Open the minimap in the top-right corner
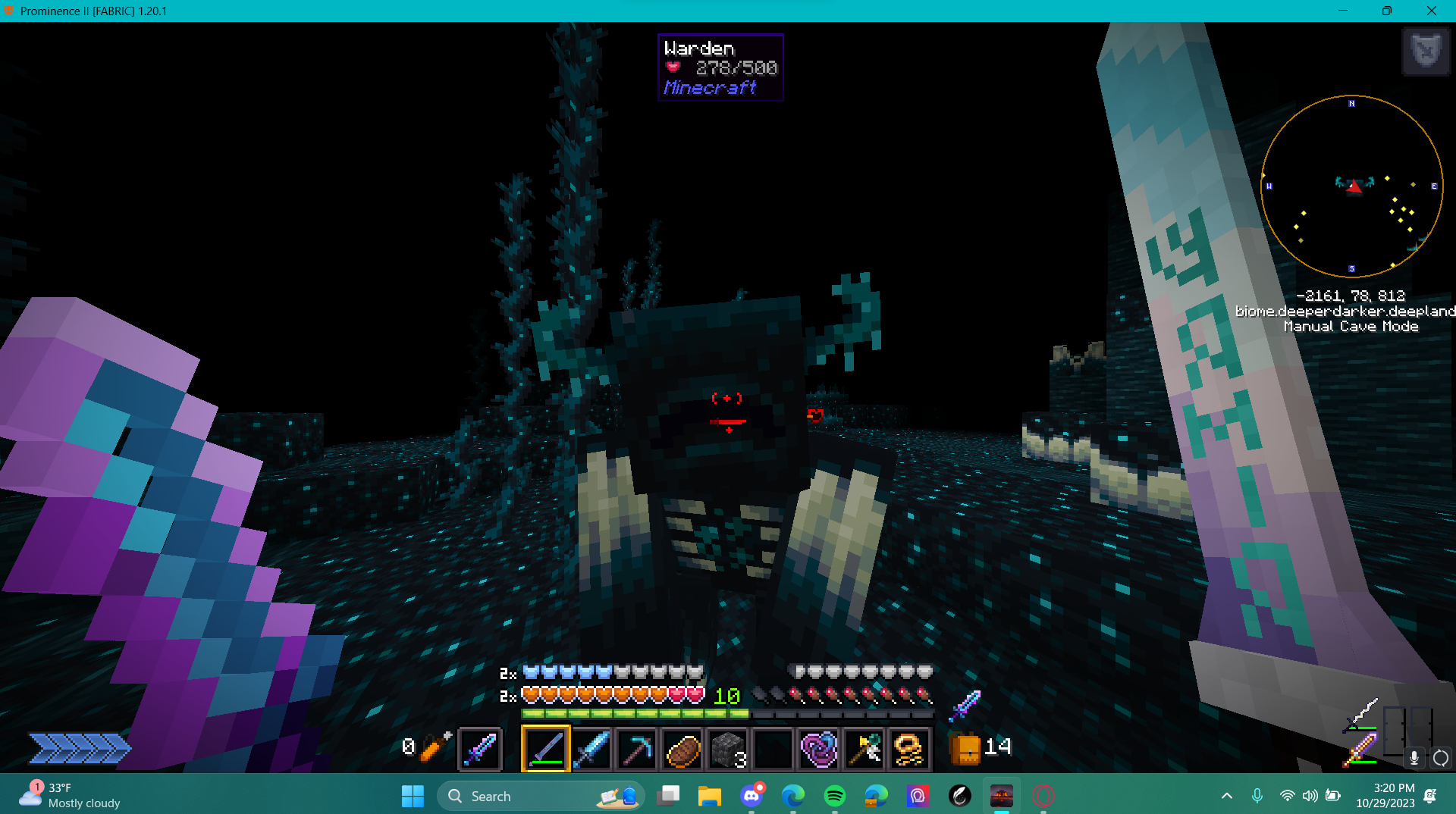This screenshot has height=814, width=1456. tap(1352, 186)
